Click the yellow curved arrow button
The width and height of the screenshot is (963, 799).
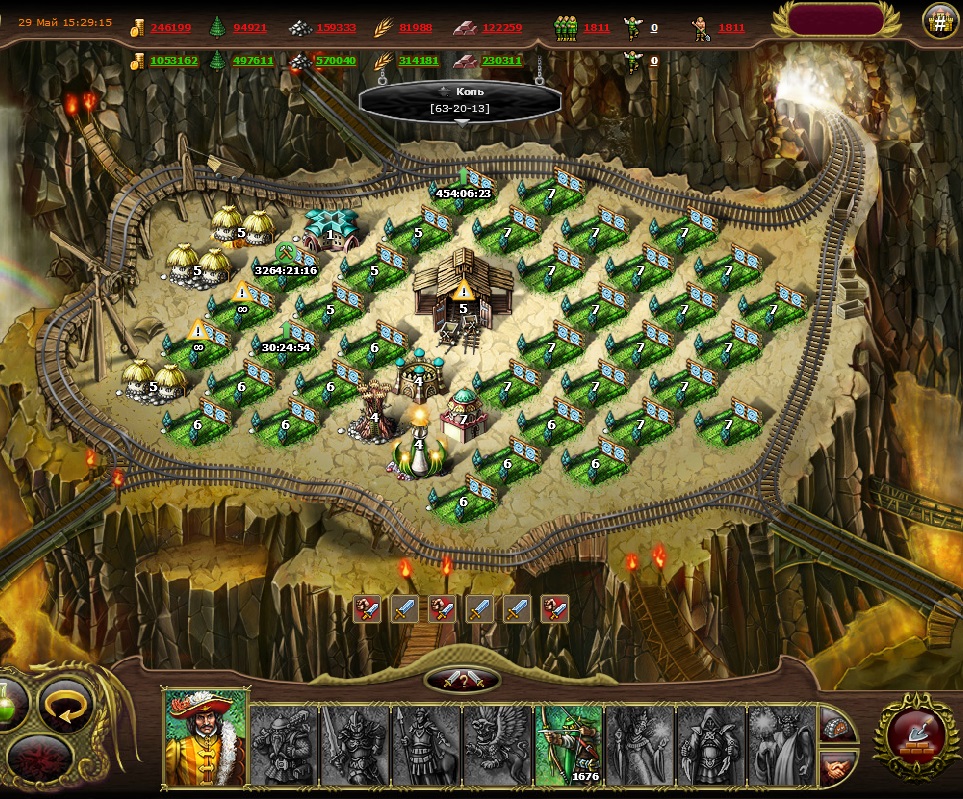tap(66, 705)
